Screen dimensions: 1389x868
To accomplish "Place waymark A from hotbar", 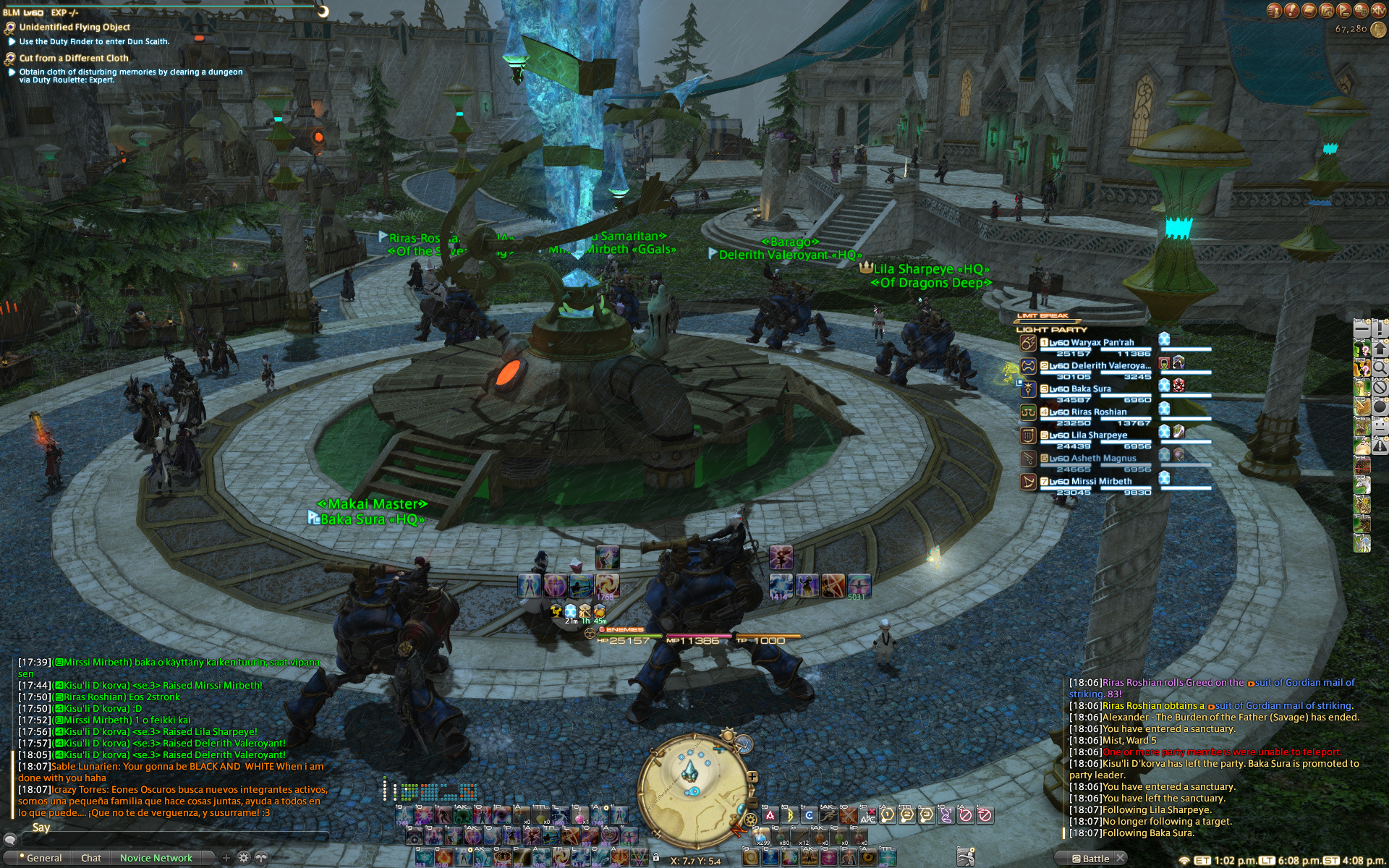I will tap(770, 815).
